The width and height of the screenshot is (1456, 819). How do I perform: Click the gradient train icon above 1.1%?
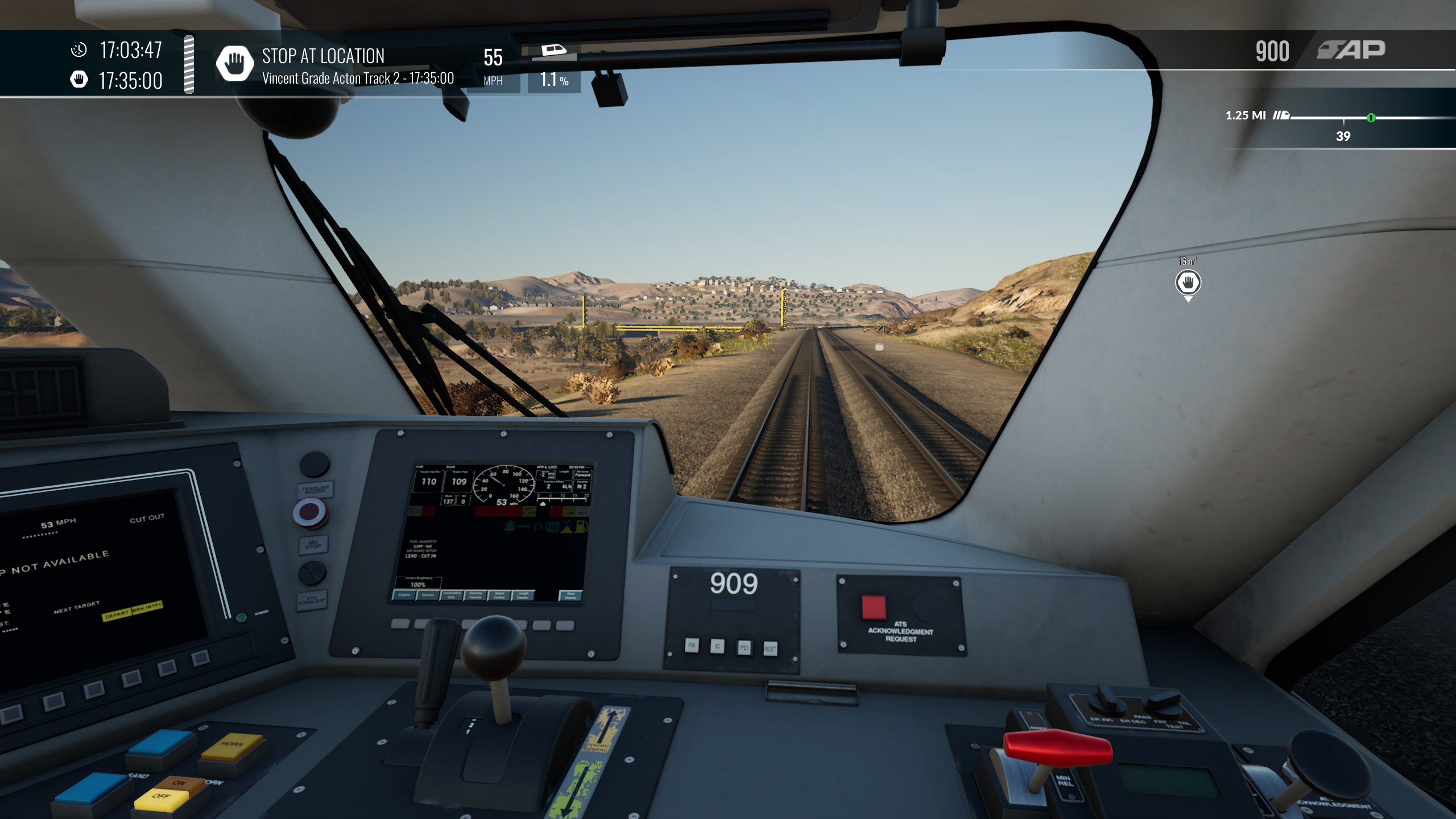[553, 51]
